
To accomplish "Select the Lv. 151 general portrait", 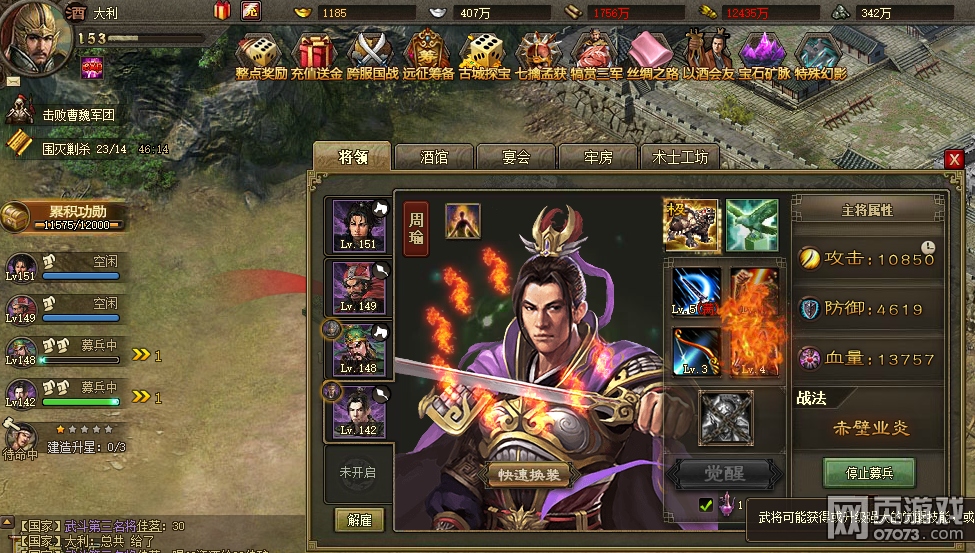I will coord(358,225).
